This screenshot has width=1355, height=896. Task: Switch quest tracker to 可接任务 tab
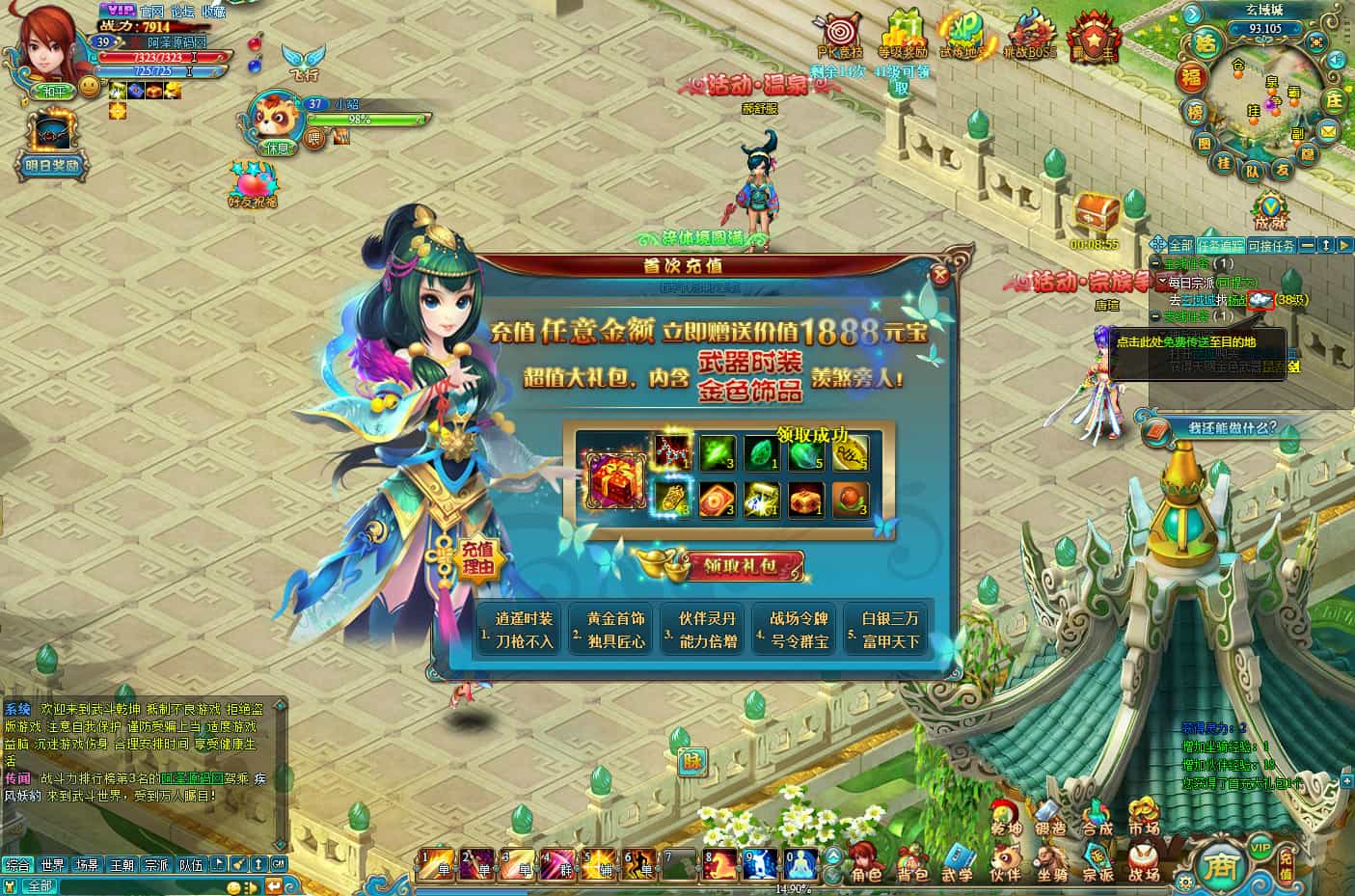coord(1271,246)
